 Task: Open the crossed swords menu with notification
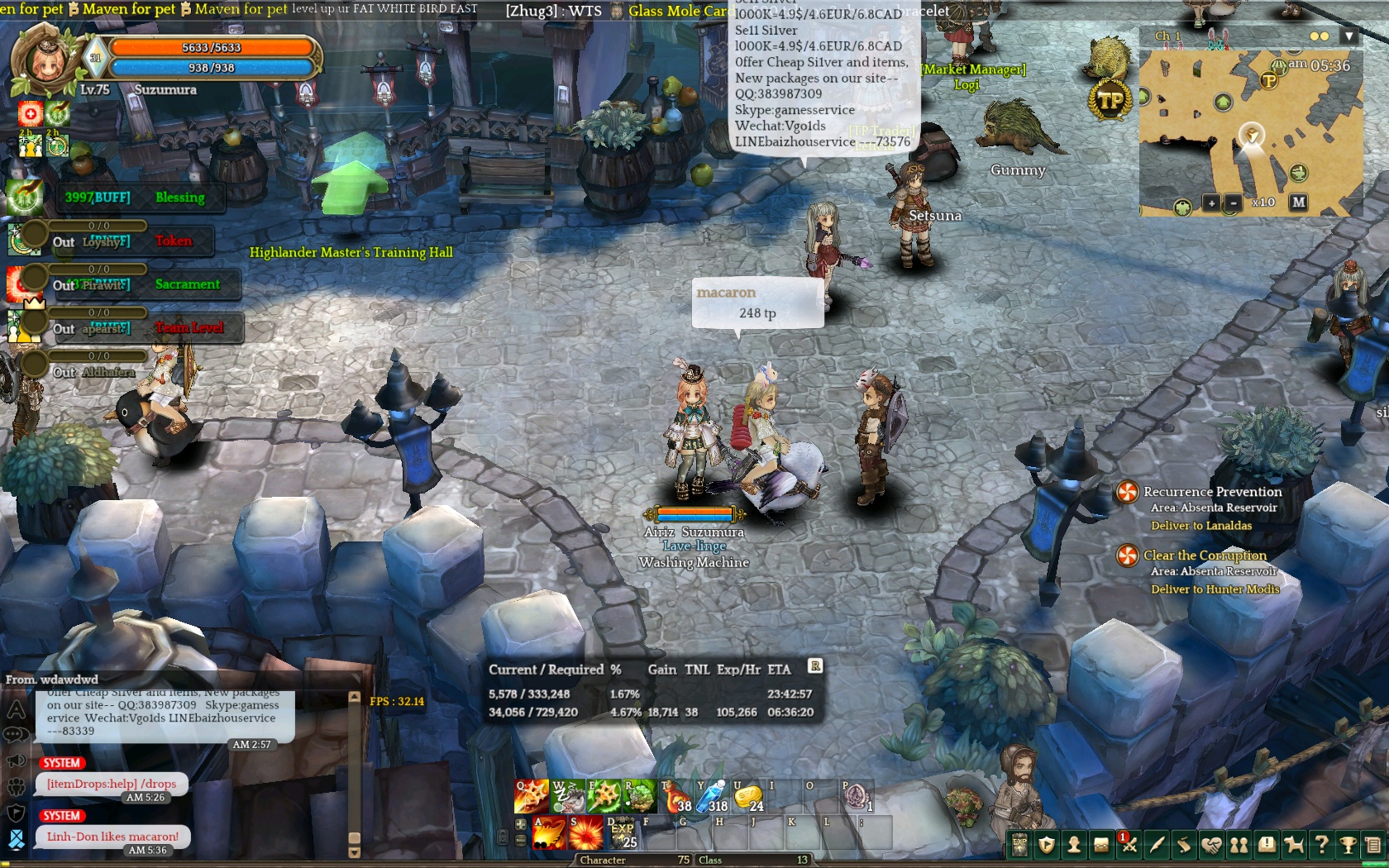tap(1129, 845)
